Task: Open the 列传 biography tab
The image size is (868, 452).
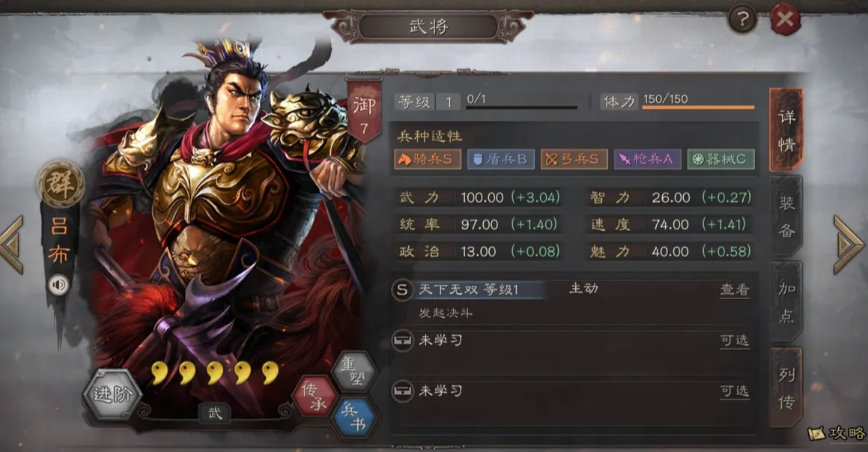Action: (787, 387)
